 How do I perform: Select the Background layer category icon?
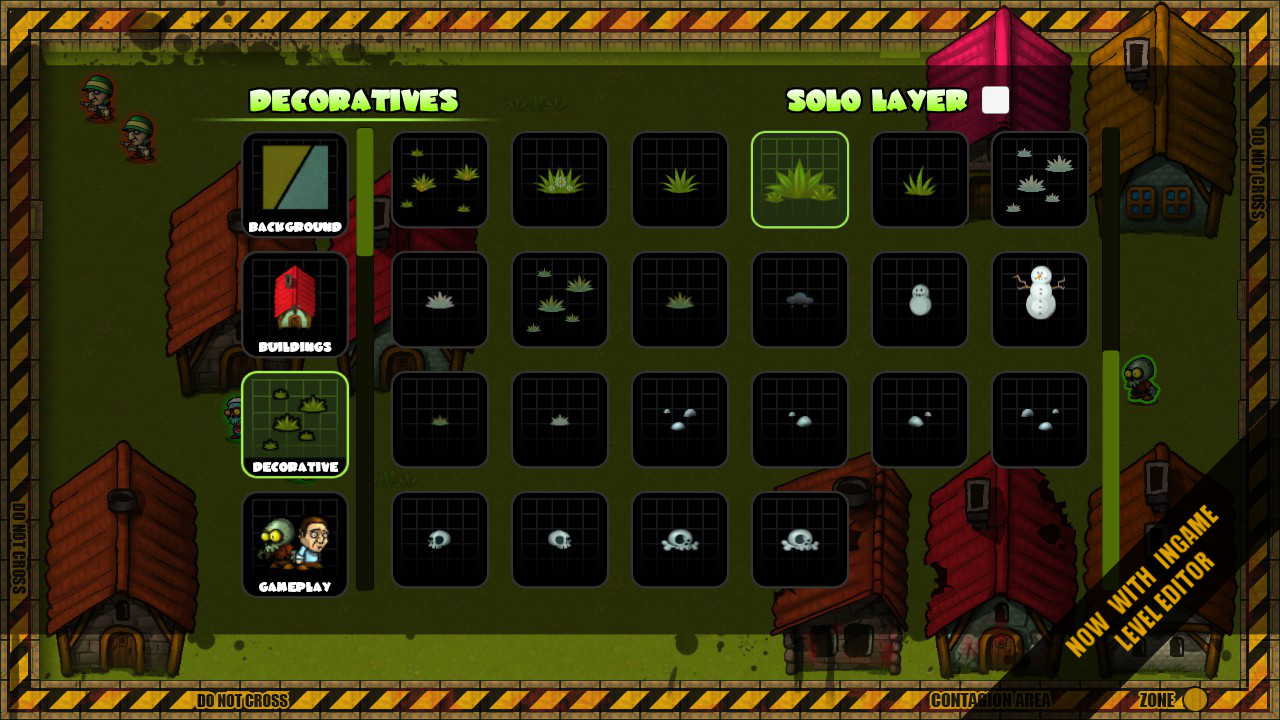294,184
